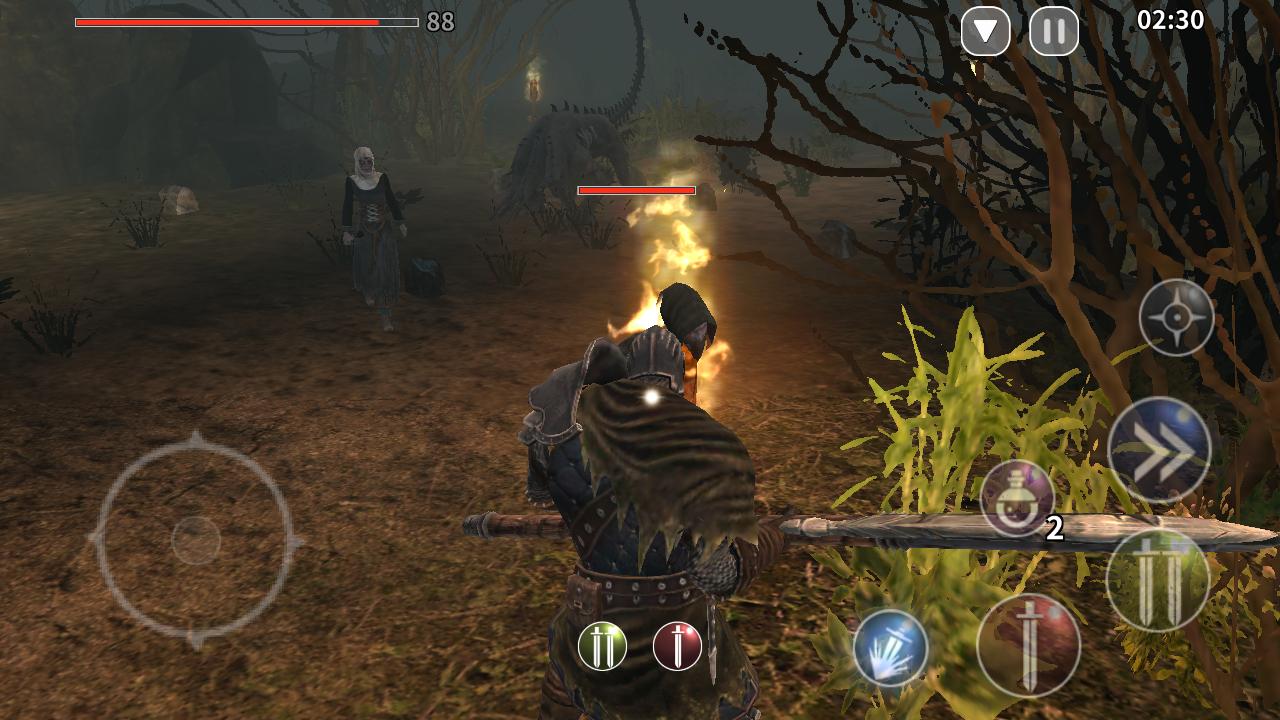Tap the large twin swords attack button
This screenshot has width=1280, height=720.
point(1157,580)
